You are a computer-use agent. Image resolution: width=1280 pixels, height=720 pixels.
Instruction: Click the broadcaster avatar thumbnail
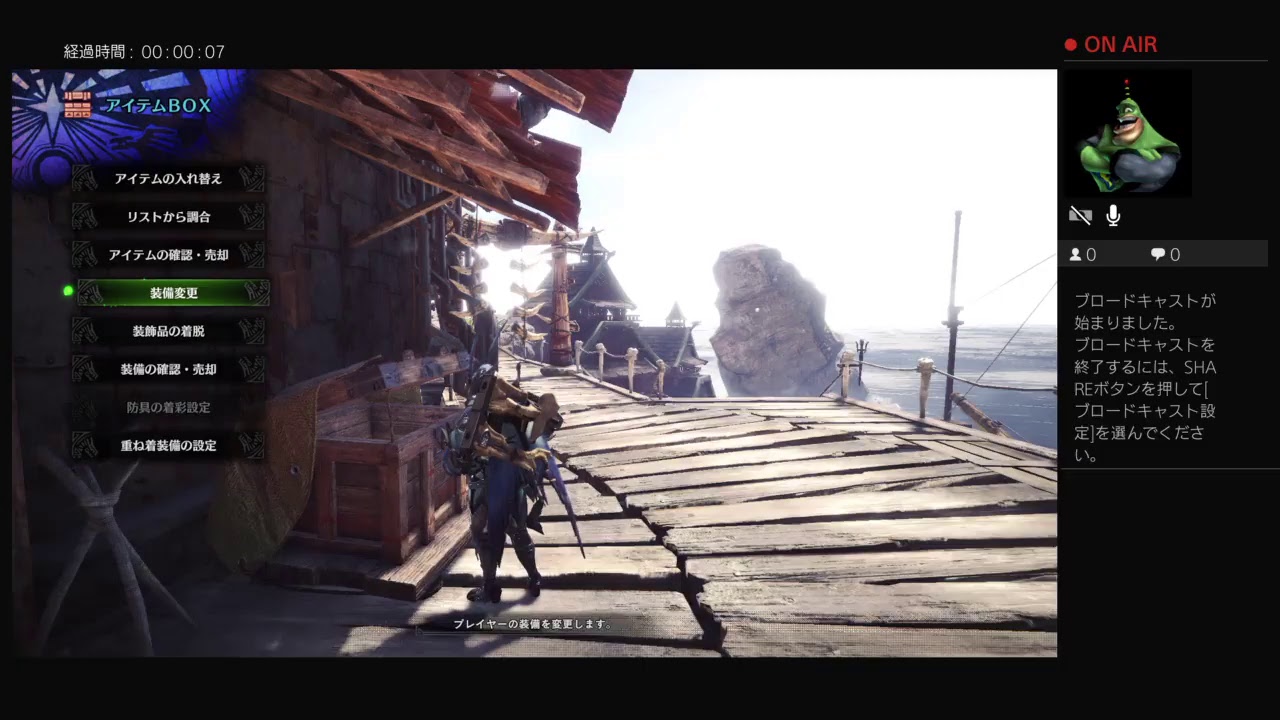tap(1128, 133)
